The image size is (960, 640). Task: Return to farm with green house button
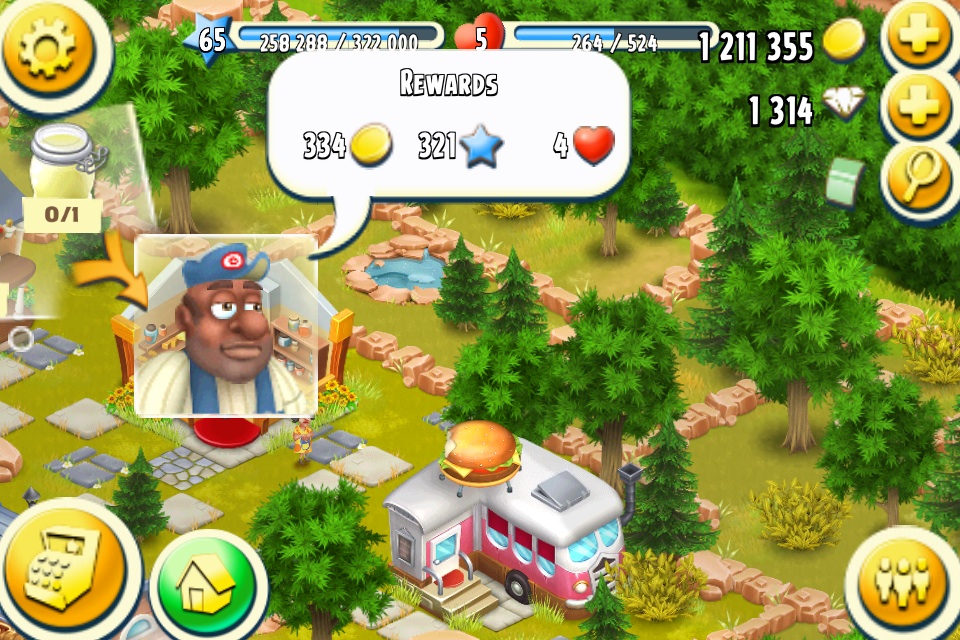(x=208, y=584)
